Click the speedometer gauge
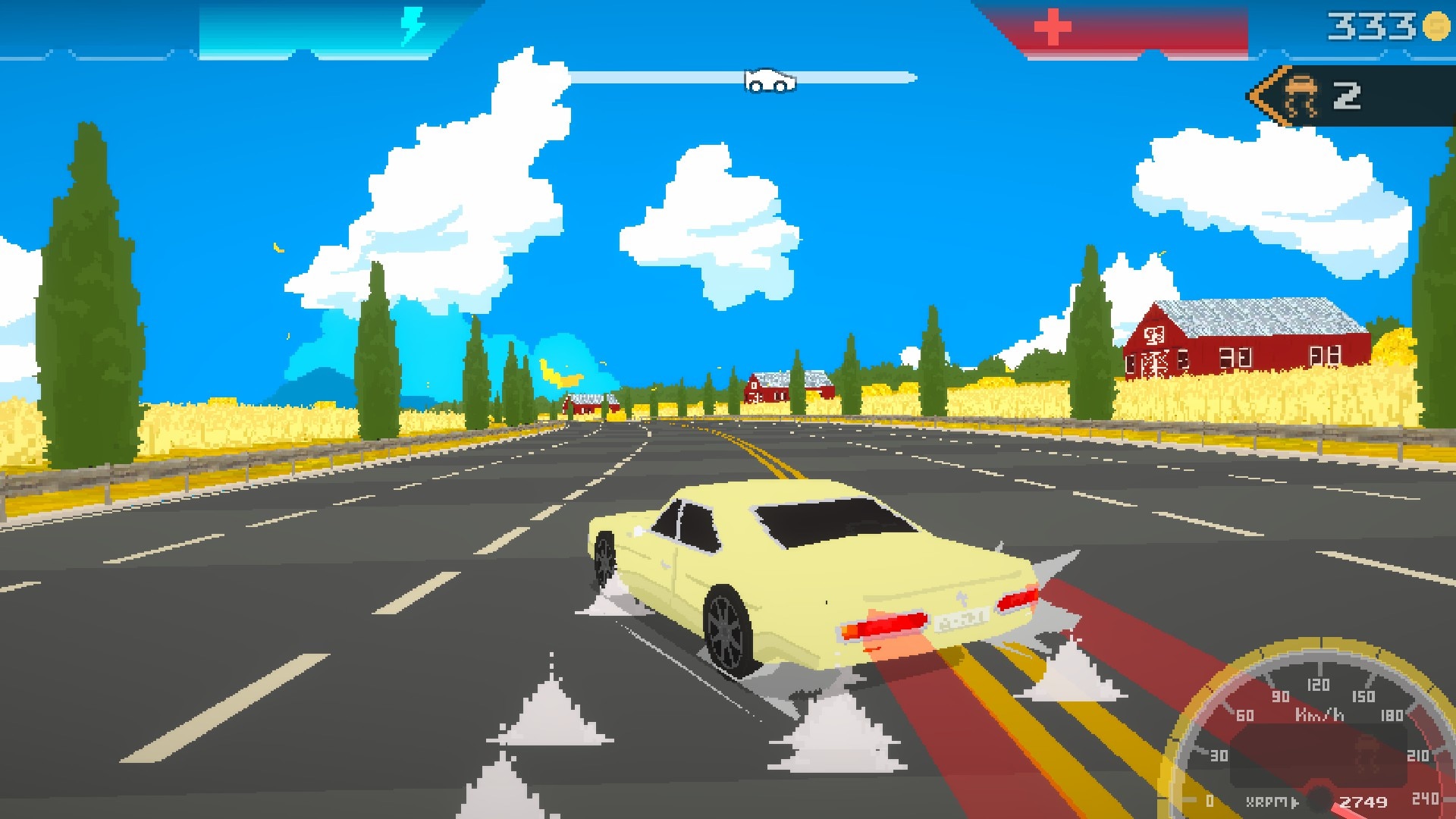The width and height of the screenshot is (1456, 819). pos(1319,736)
